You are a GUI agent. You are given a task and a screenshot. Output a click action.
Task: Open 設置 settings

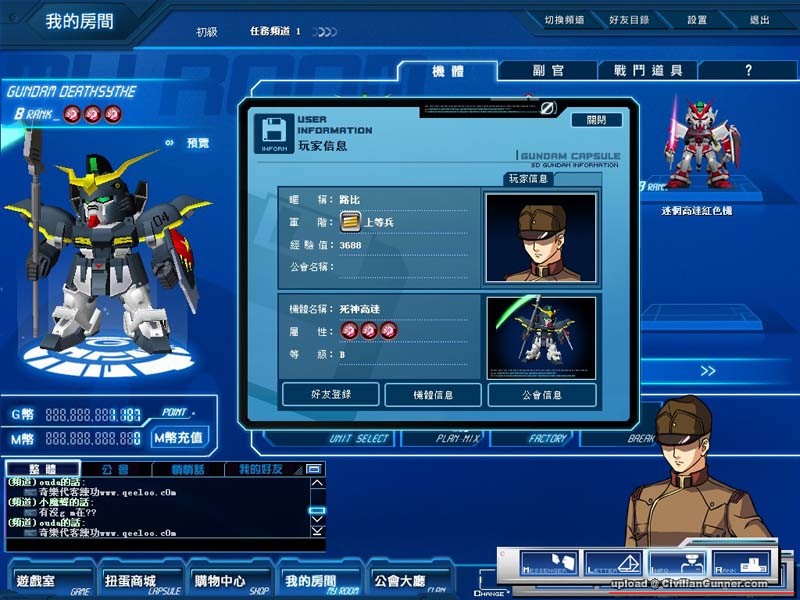[x=697, y=19]
